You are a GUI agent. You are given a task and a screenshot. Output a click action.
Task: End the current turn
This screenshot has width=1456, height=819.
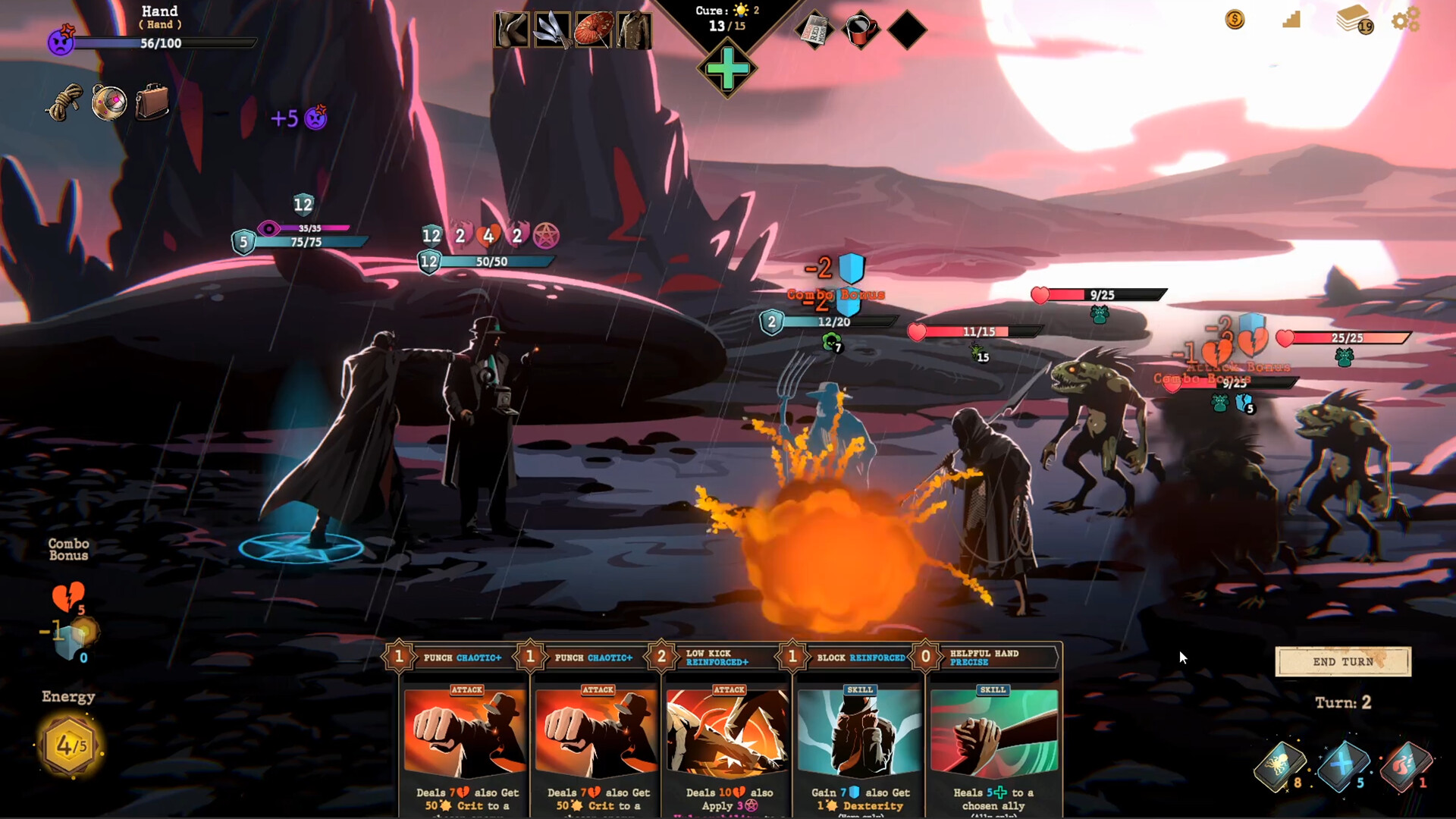click(x=1342, y=662)
